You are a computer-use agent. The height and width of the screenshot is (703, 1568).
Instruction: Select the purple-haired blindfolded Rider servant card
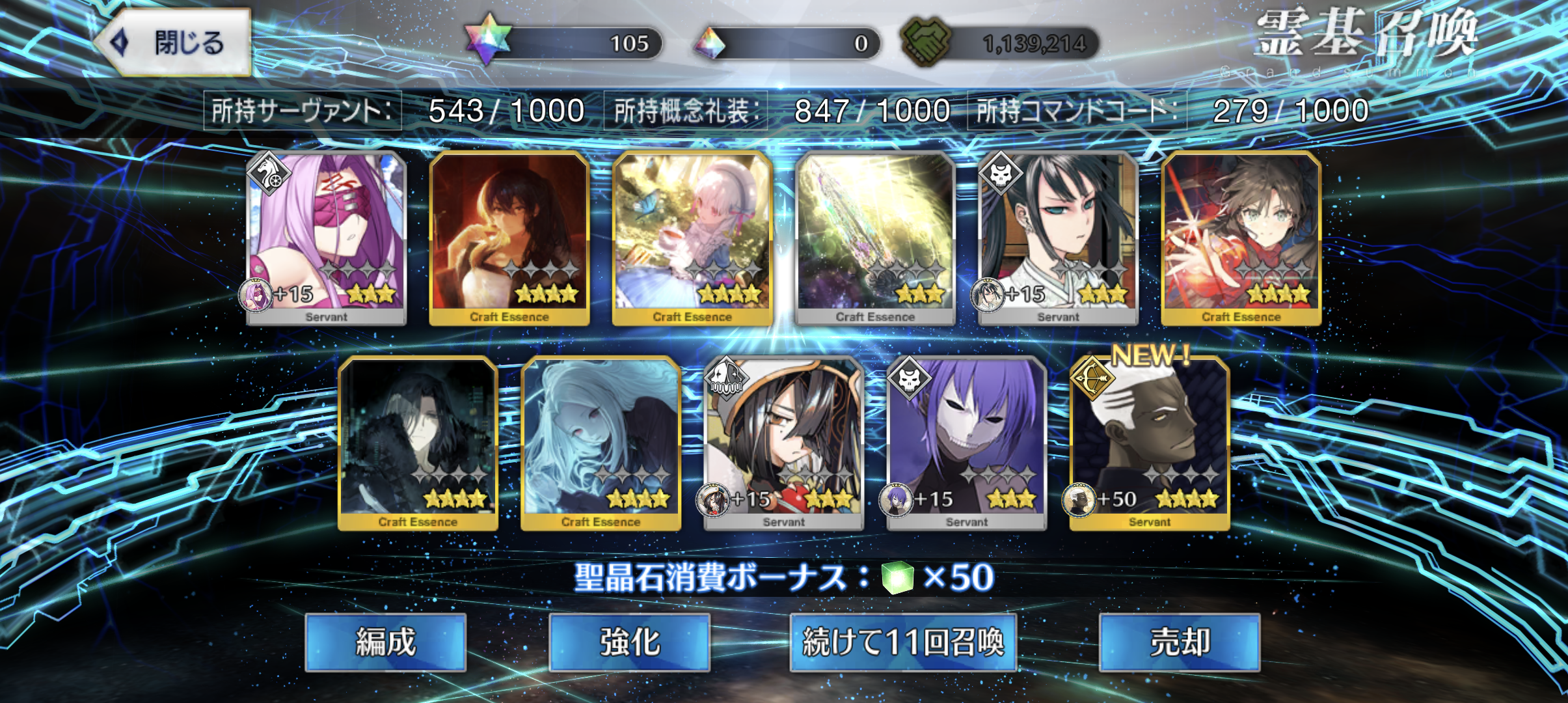click(327, 238)
